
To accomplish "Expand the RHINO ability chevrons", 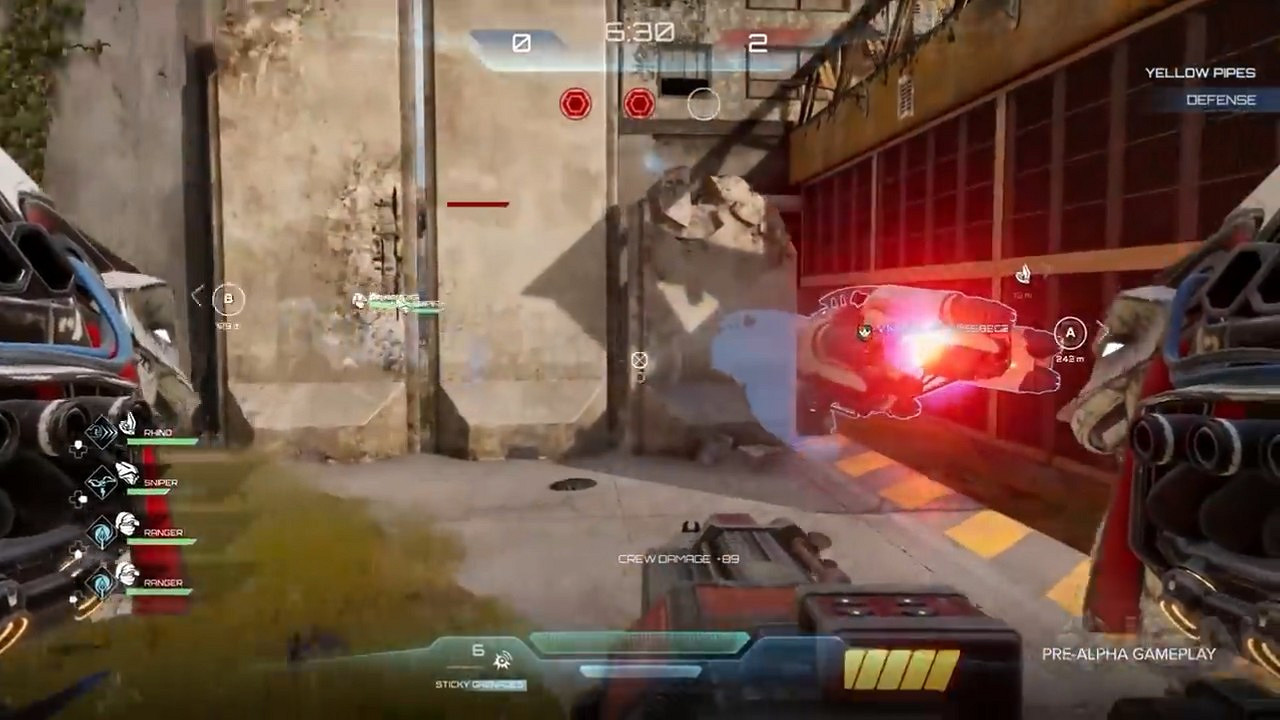I will (x=102, y=431).
